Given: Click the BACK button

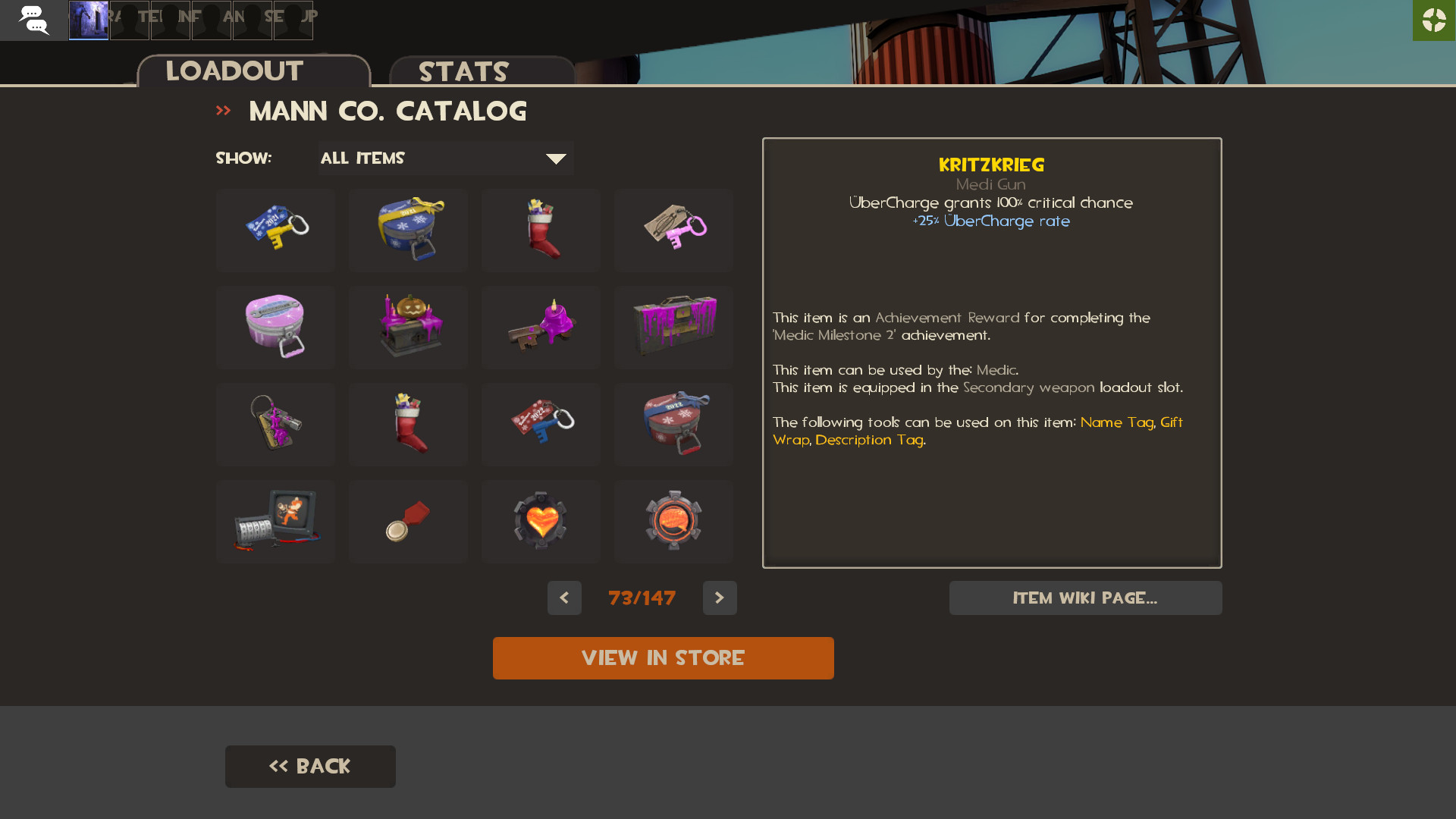Looking at the screenshot, I should 309,766.
